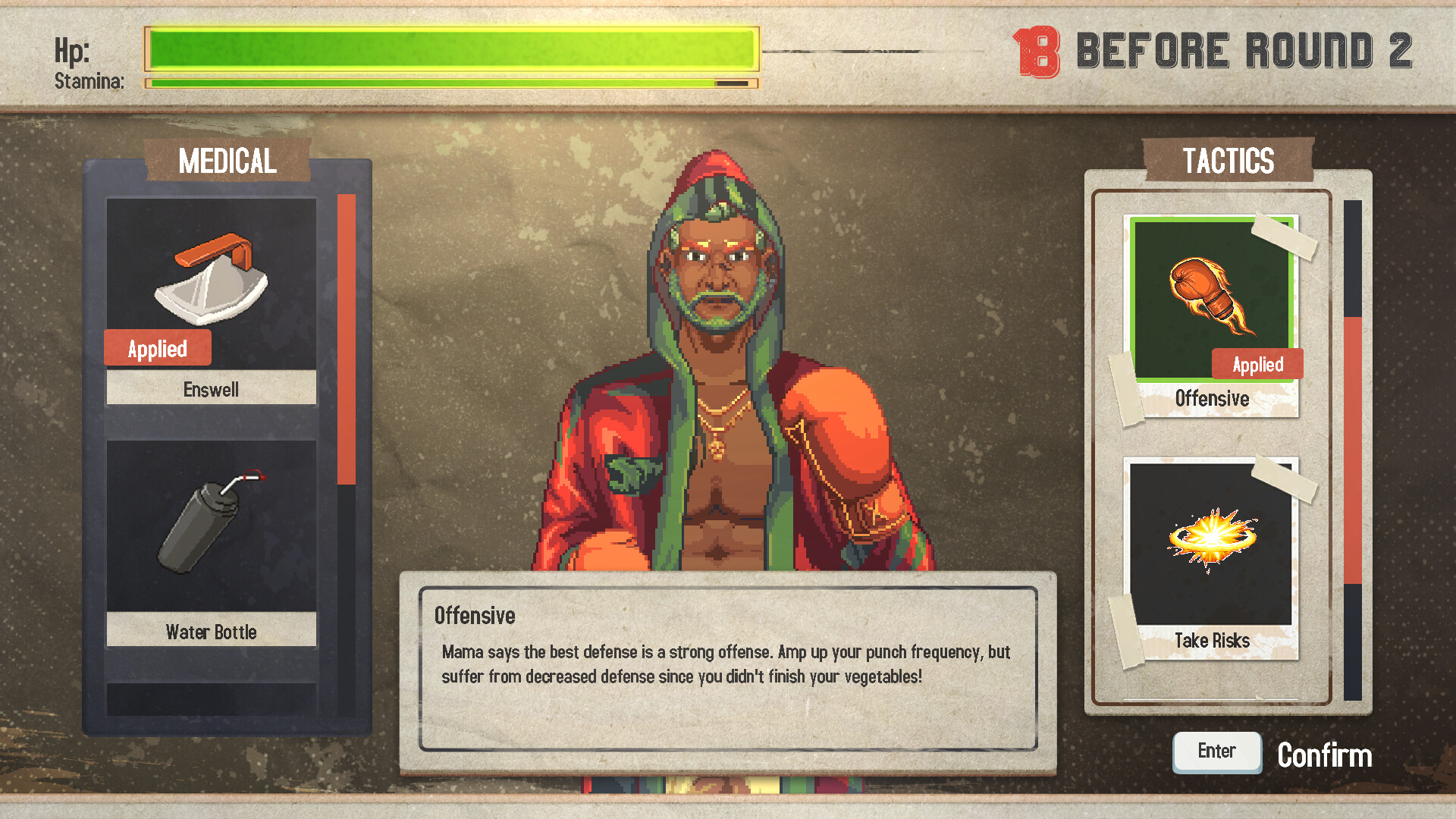Click the Before Round 2 title
1456x819 pixels.
pyautogui.click(x=1244, y=52)
